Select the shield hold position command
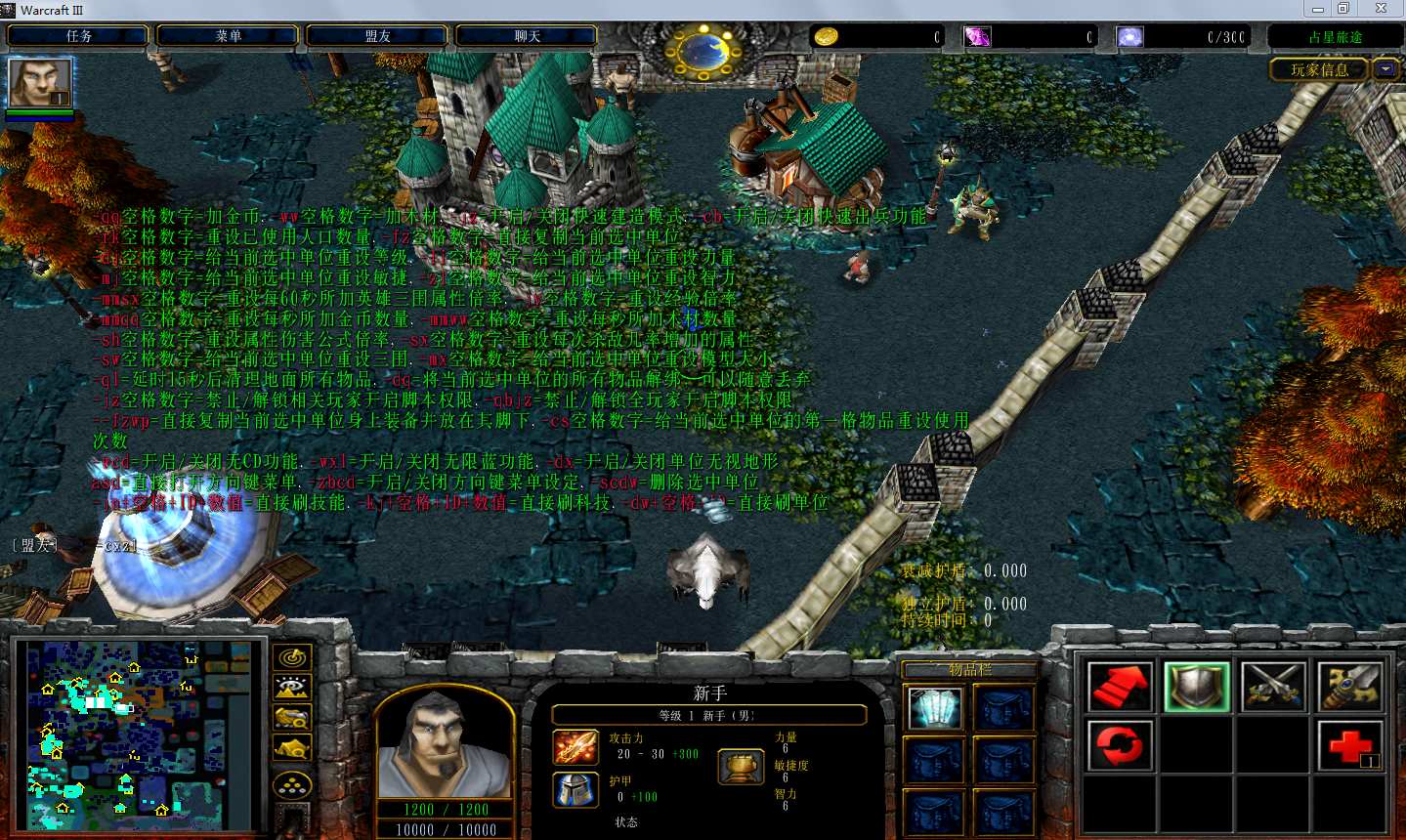Image resolution: width=1406 pixels, height=840 pixels. pyautogui.click(x=1196, y=687)
